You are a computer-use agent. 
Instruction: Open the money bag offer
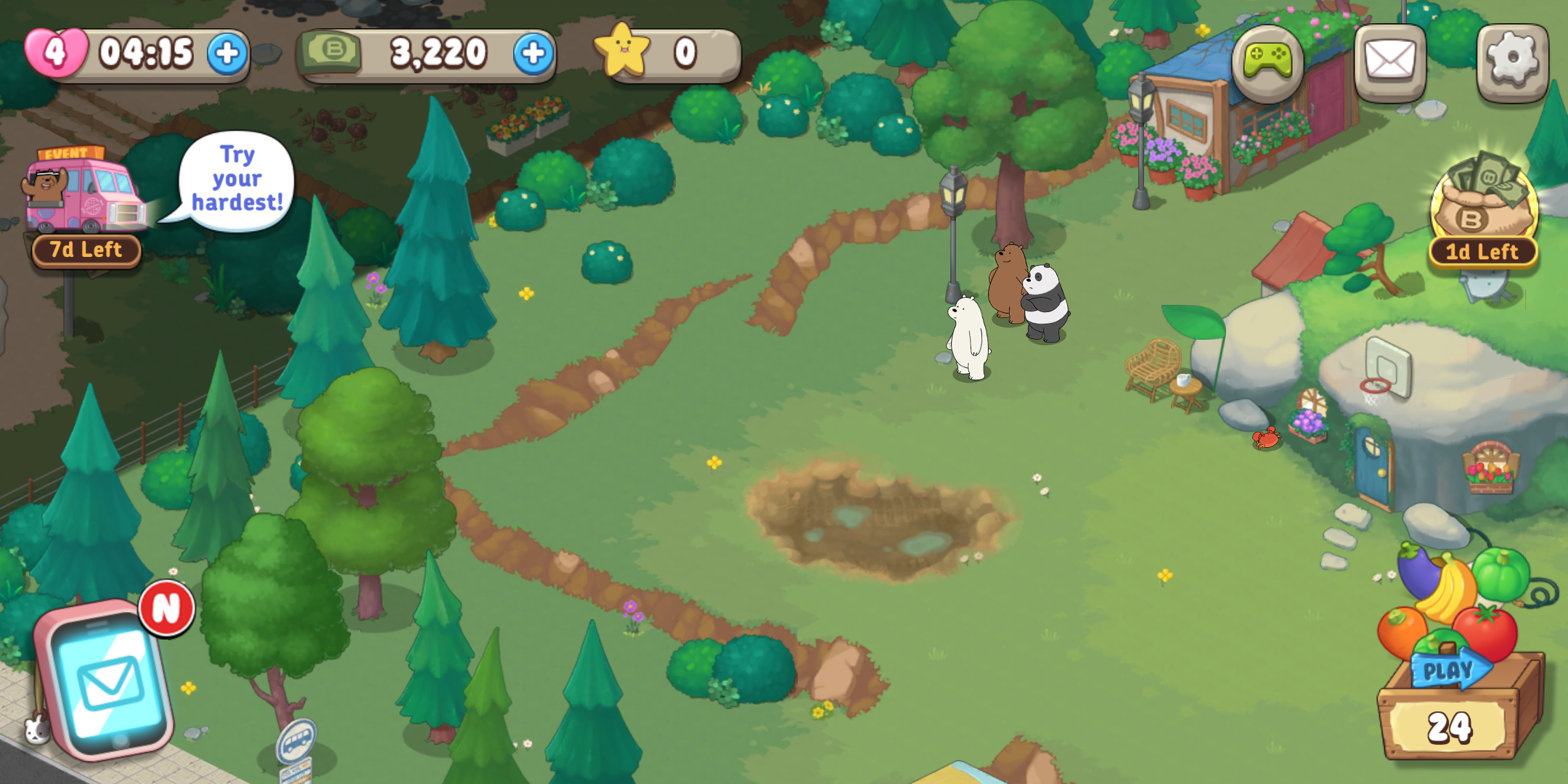click(x=1484, y=200)
